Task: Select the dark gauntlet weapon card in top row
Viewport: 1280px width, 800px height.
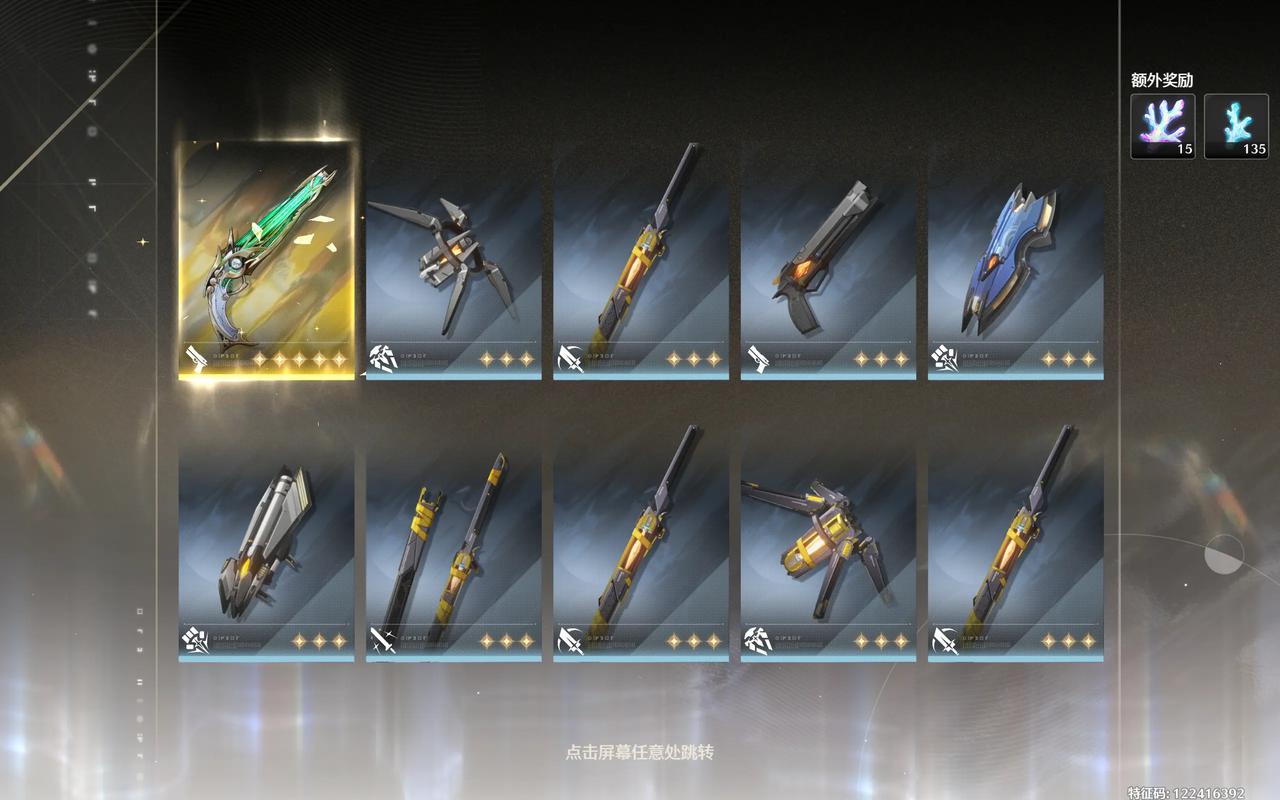Action: [x=452, y=265]
